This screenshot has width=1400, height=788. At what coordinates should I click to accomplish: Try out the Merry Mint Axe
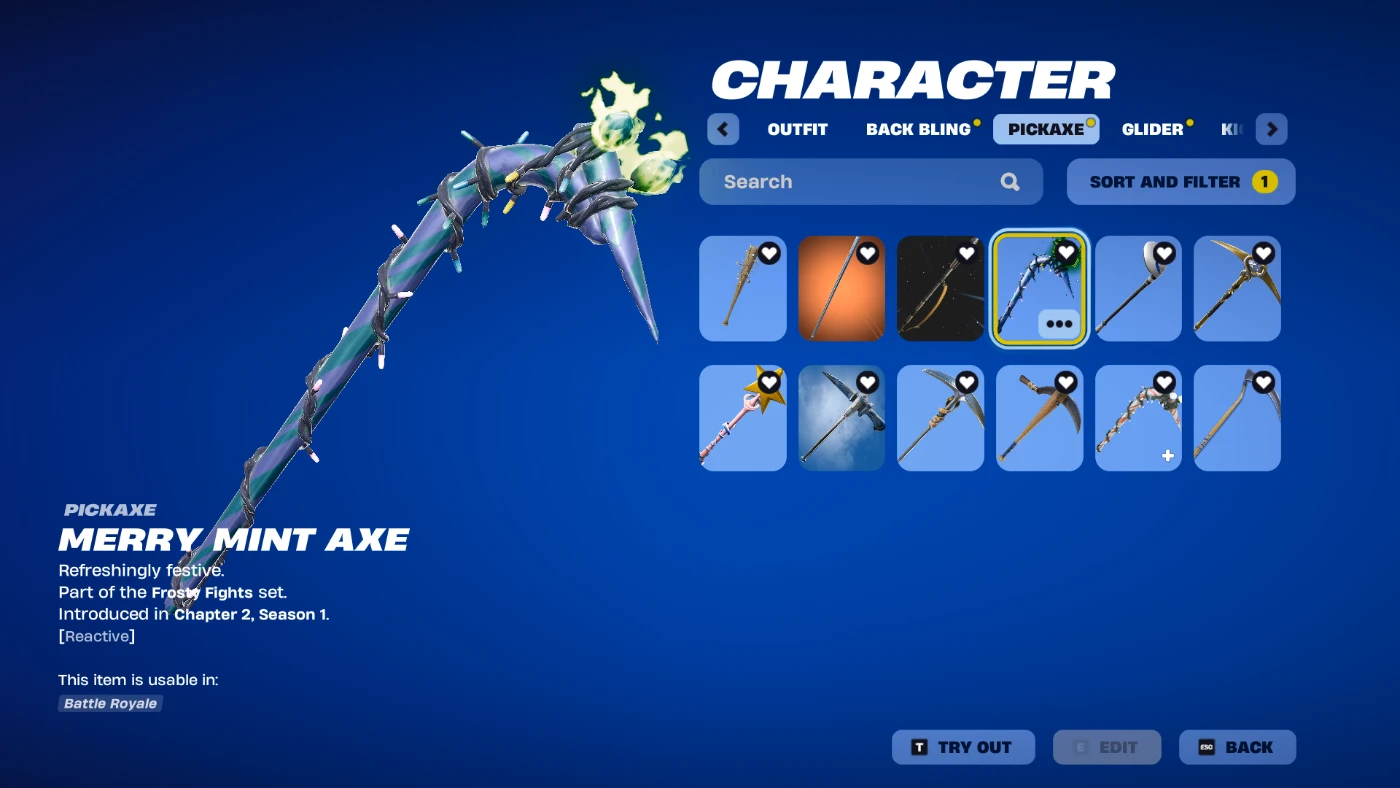coord(961,747)
